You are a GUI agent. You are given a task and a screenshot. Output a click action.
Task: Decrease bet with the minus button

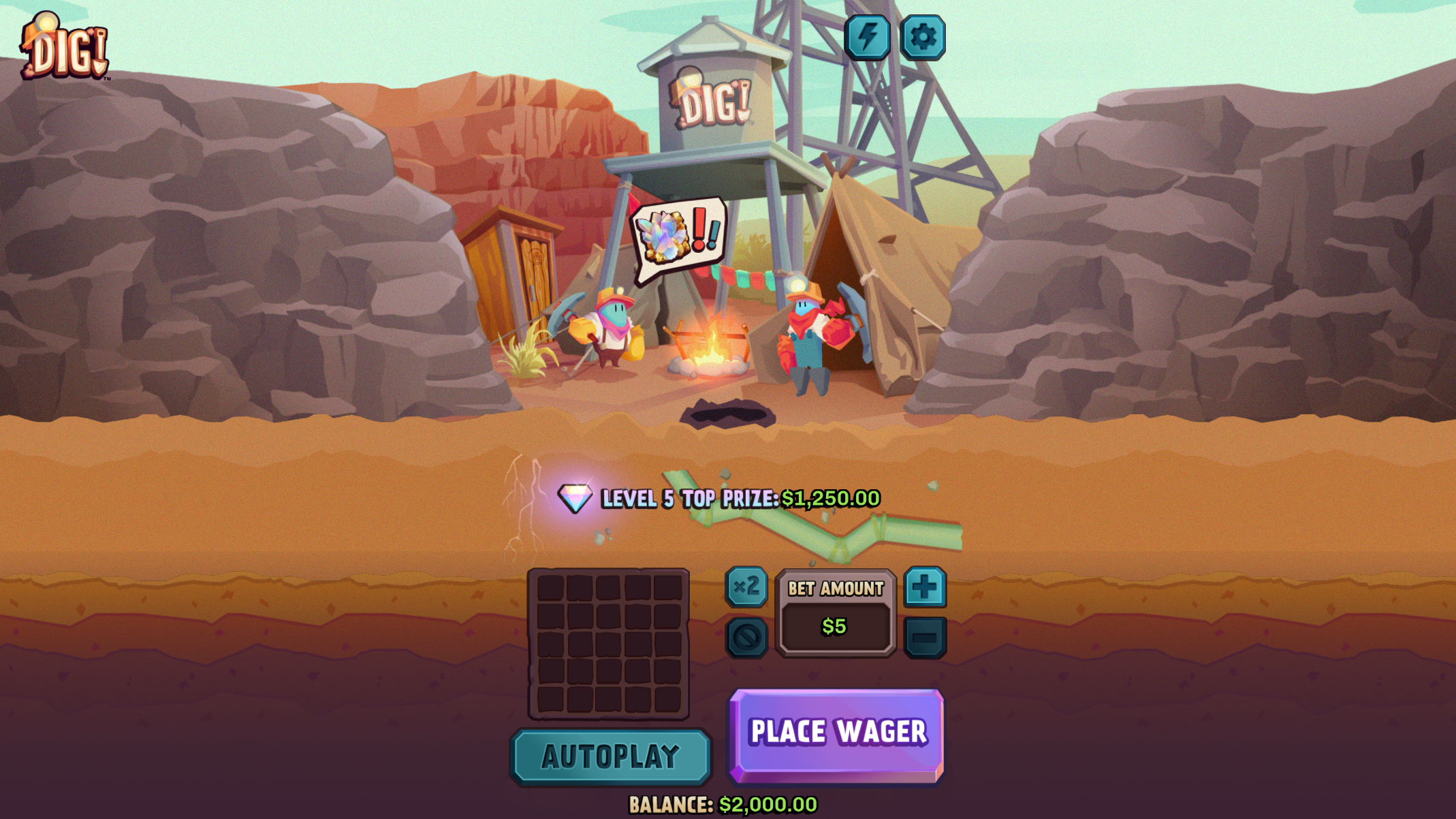924,638
